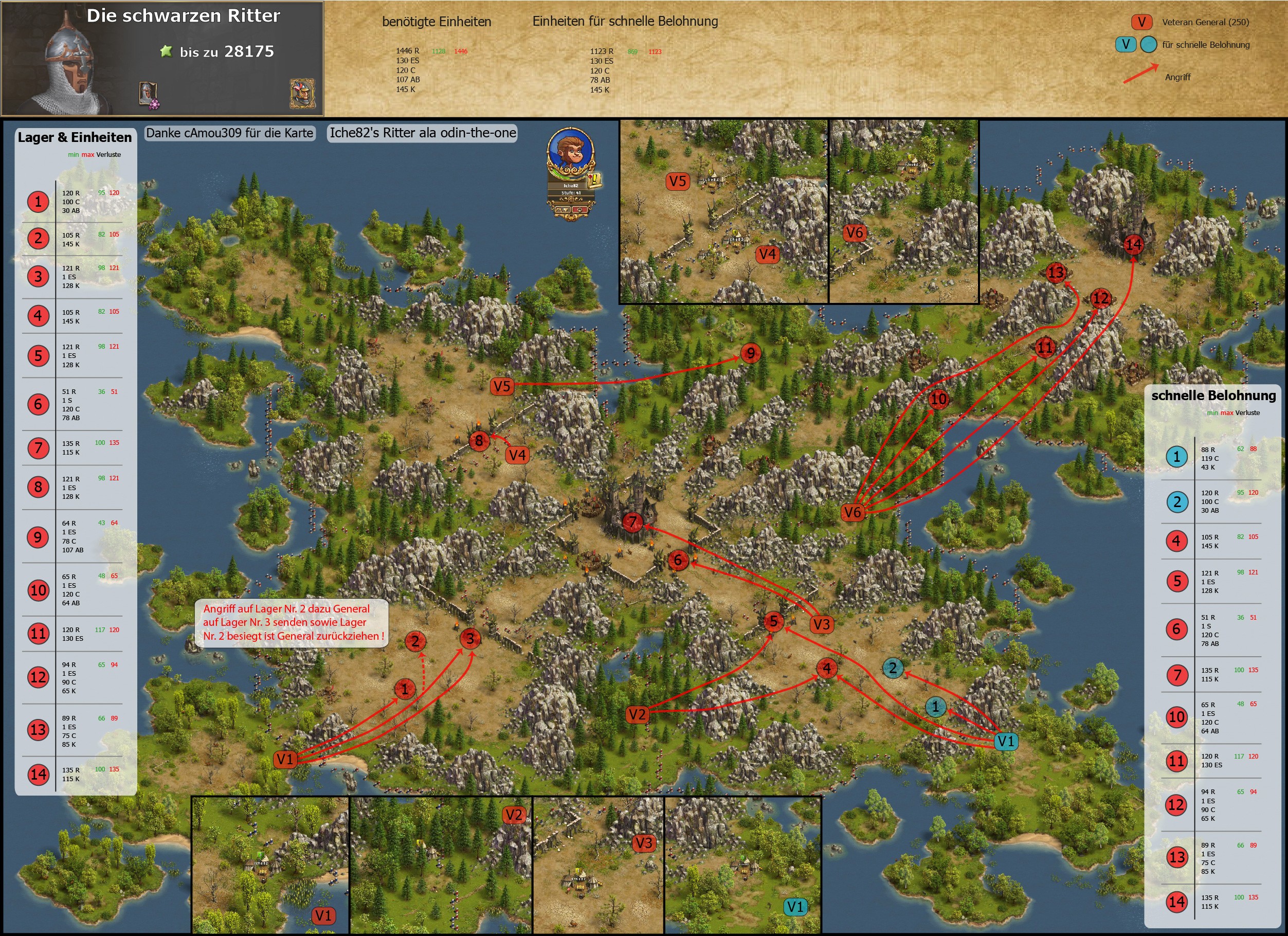This screenshot has height=936, width=1288.
Task: Click the red button under Iche82's level
Action: pyautogui.click(x=580, y=210)
